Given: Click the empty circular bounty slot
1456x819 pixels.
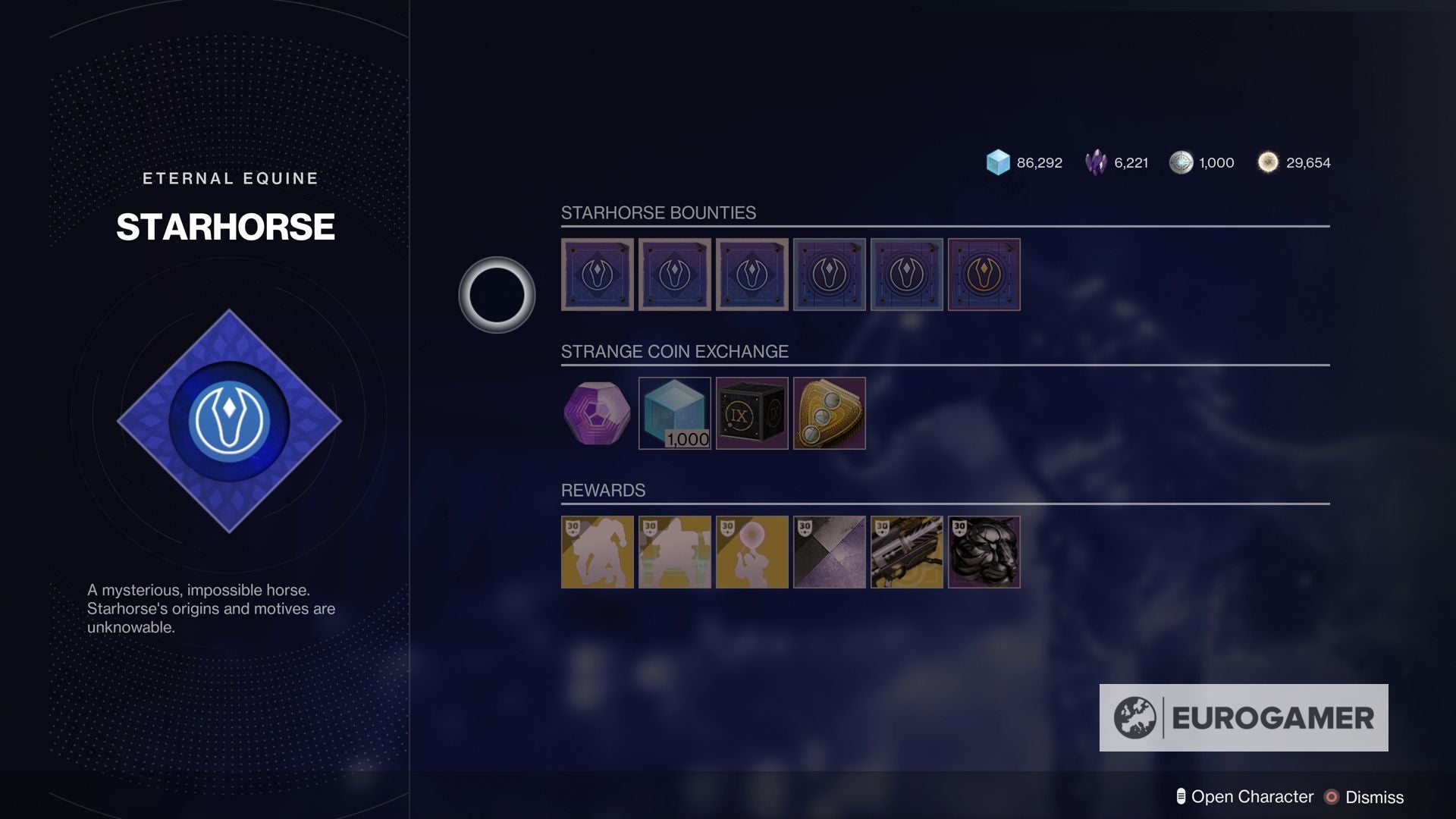Looking at the screenshot, I should [497, 294].
